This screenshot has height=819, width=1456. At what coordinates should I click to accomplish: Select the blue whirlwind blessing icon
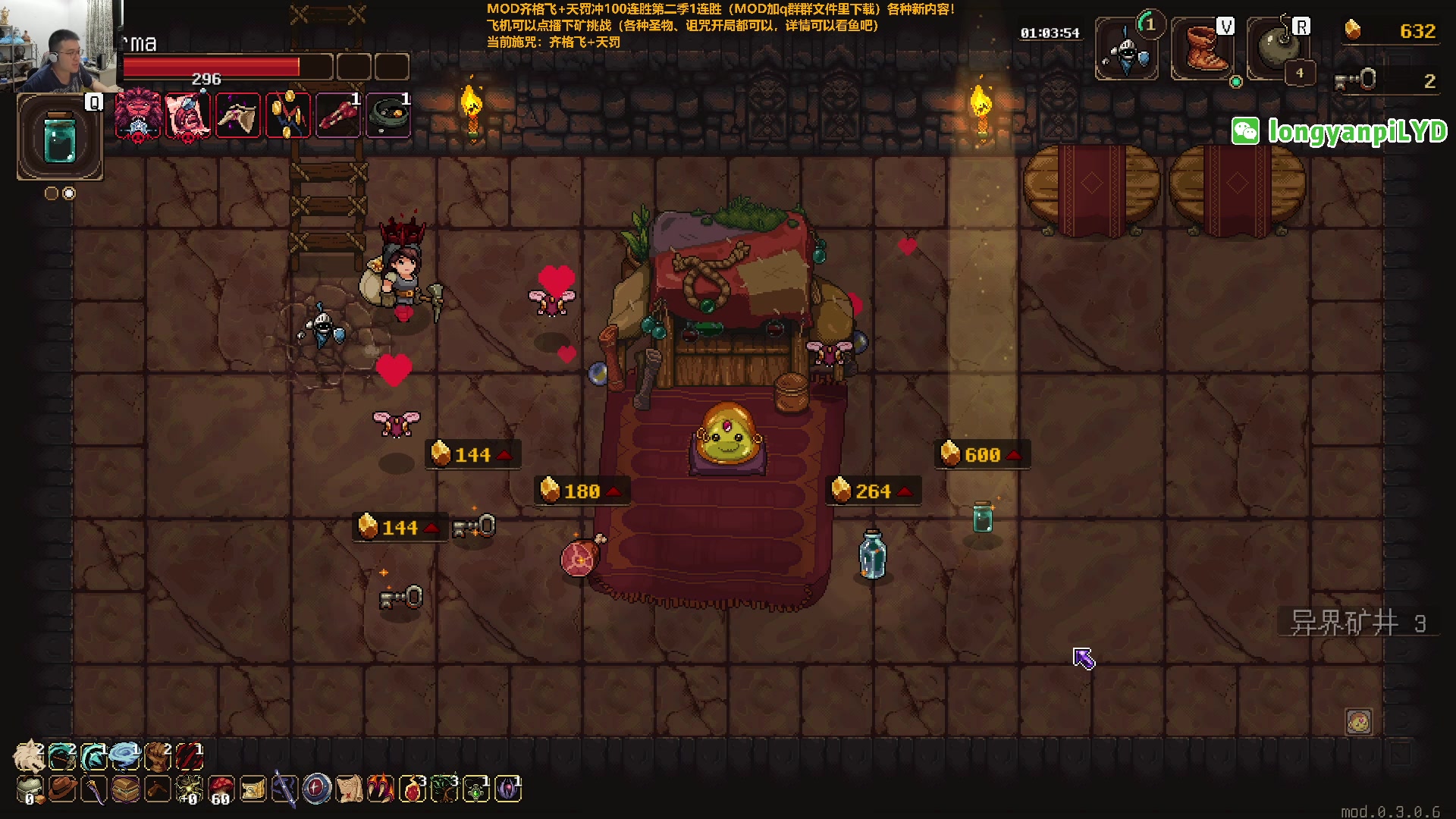tap(124, 756)
